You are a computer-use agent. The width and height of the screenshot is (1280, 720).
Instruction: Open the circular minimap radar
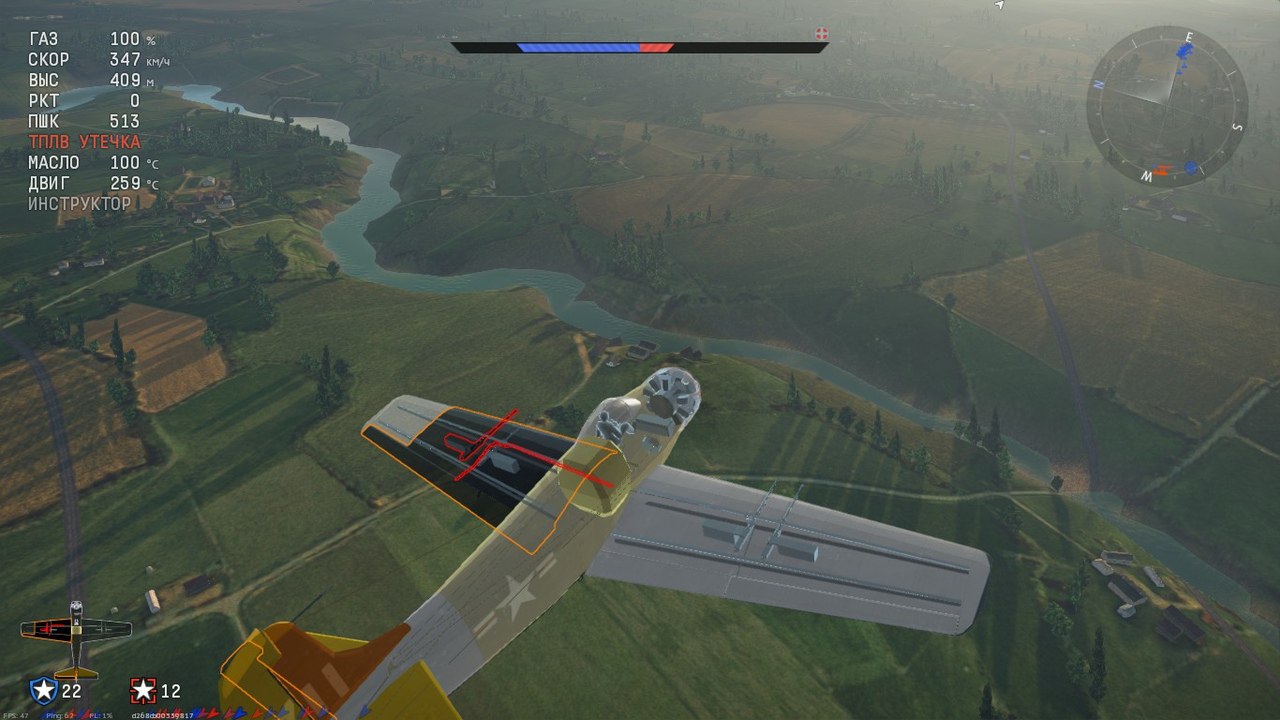click(1167, 105)
